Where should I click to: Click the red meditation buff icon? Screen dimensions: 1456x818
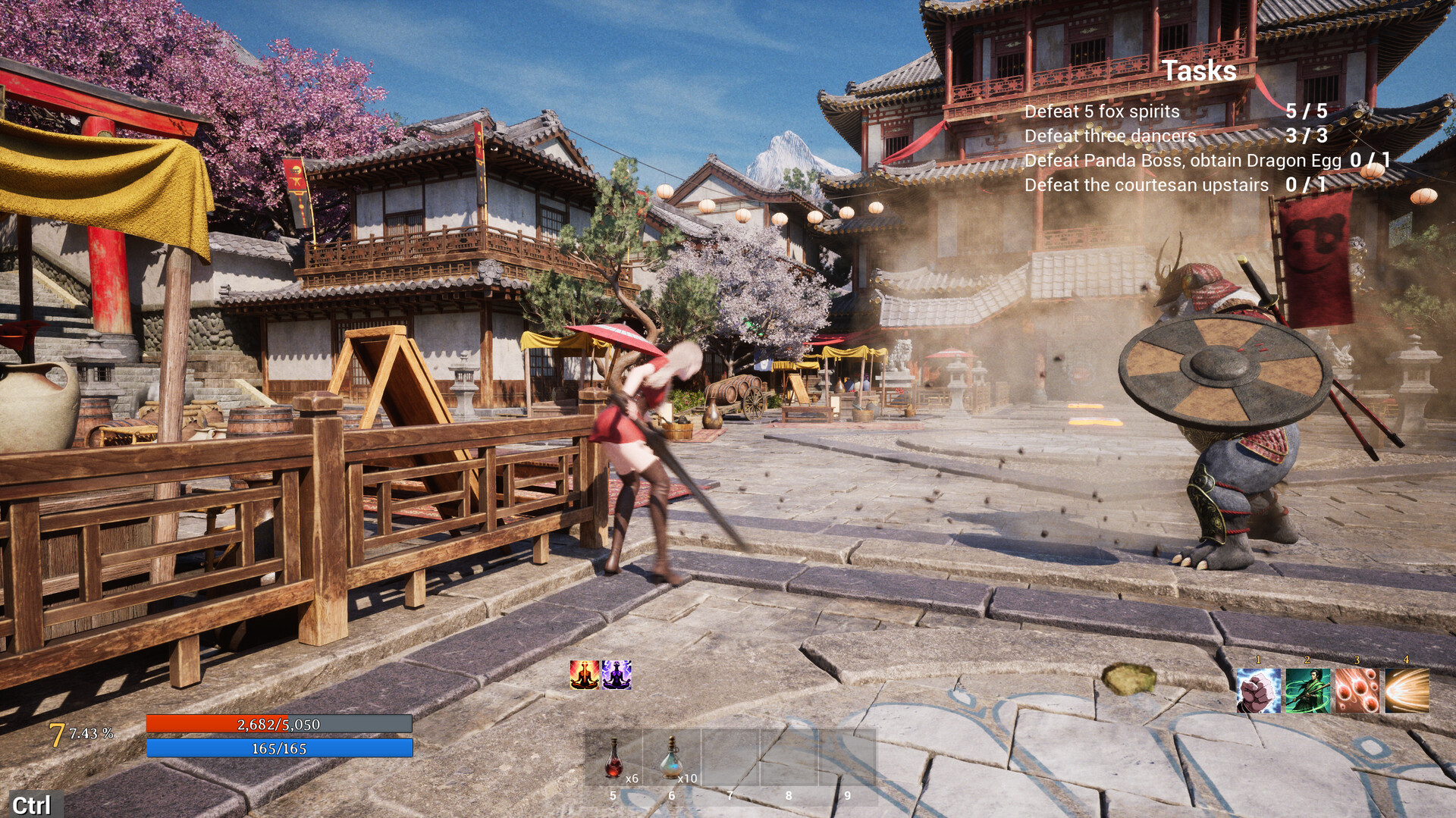tap(585, 675)
